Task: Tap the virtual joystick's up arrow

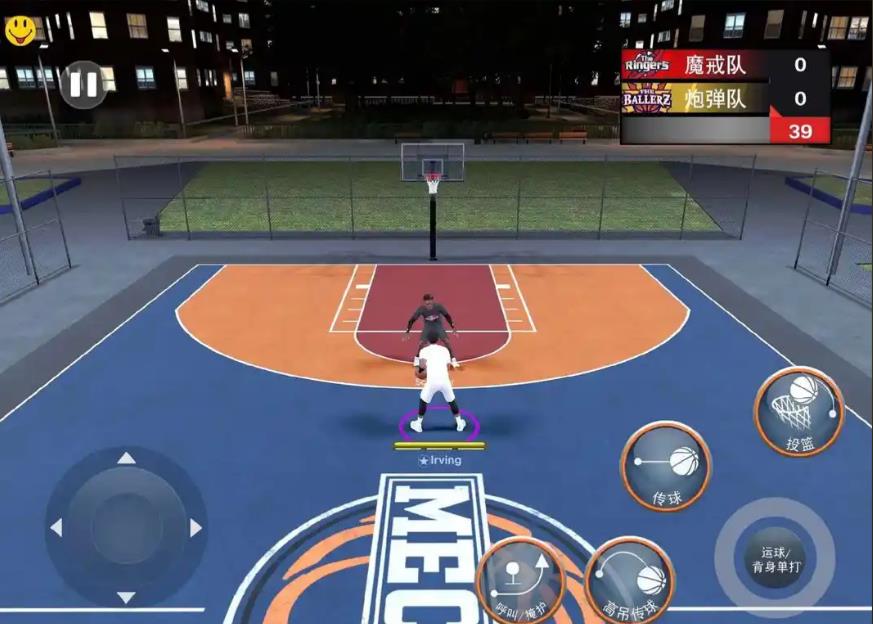Action: 126,459
